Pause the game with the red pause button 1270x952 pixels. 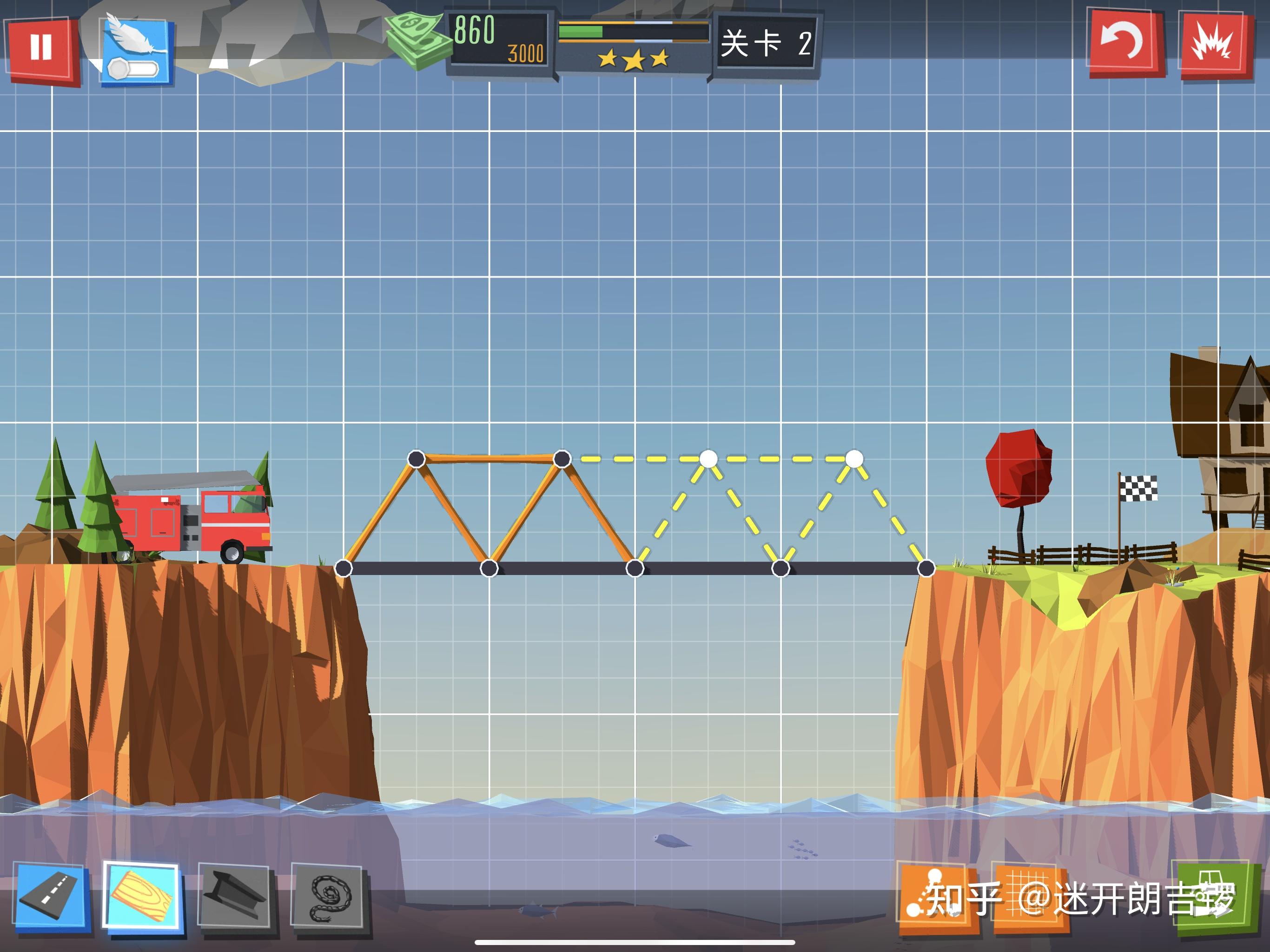click(x=41, y=48)
